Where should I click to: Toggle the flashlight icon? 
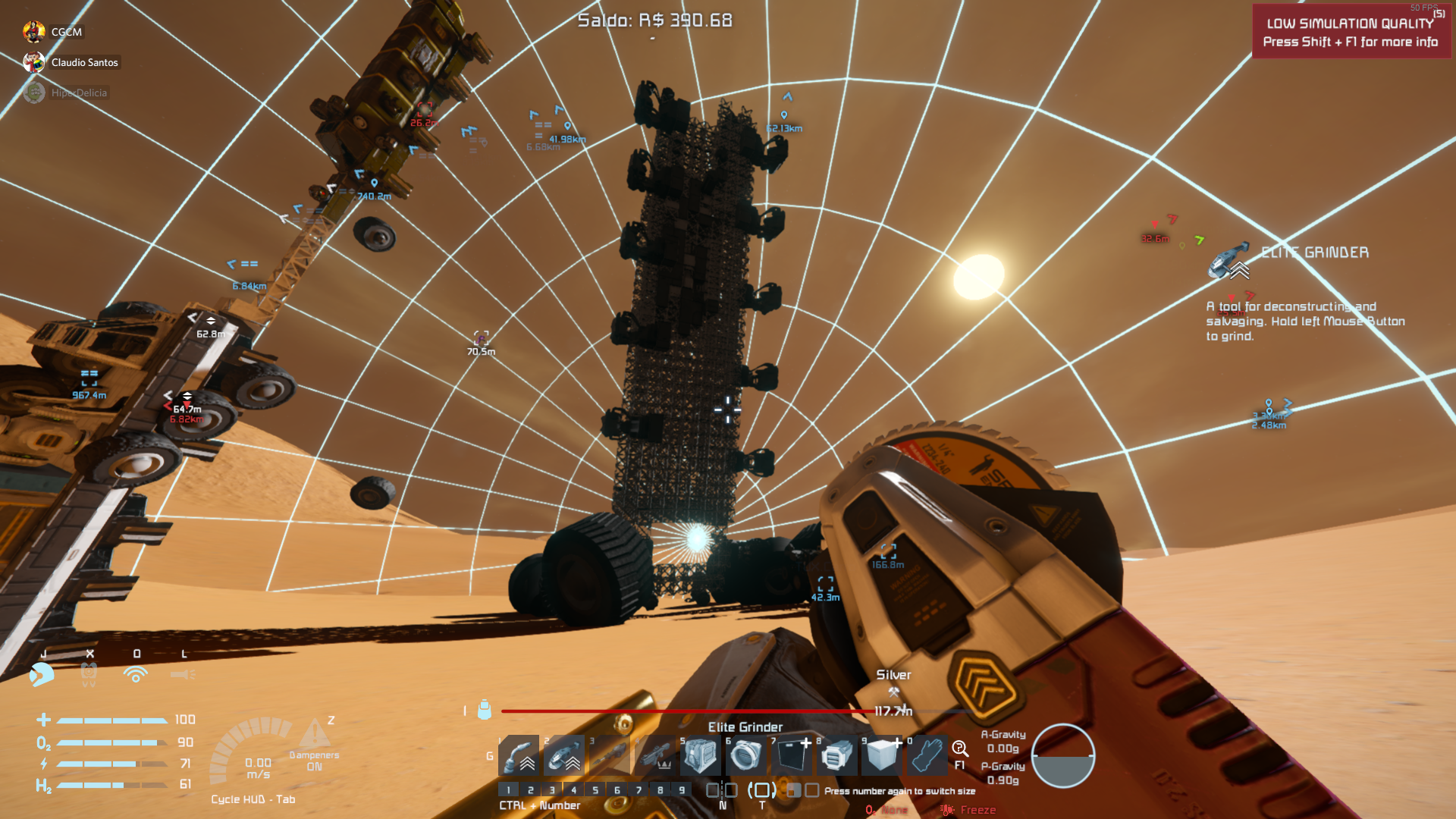(183, 674)
